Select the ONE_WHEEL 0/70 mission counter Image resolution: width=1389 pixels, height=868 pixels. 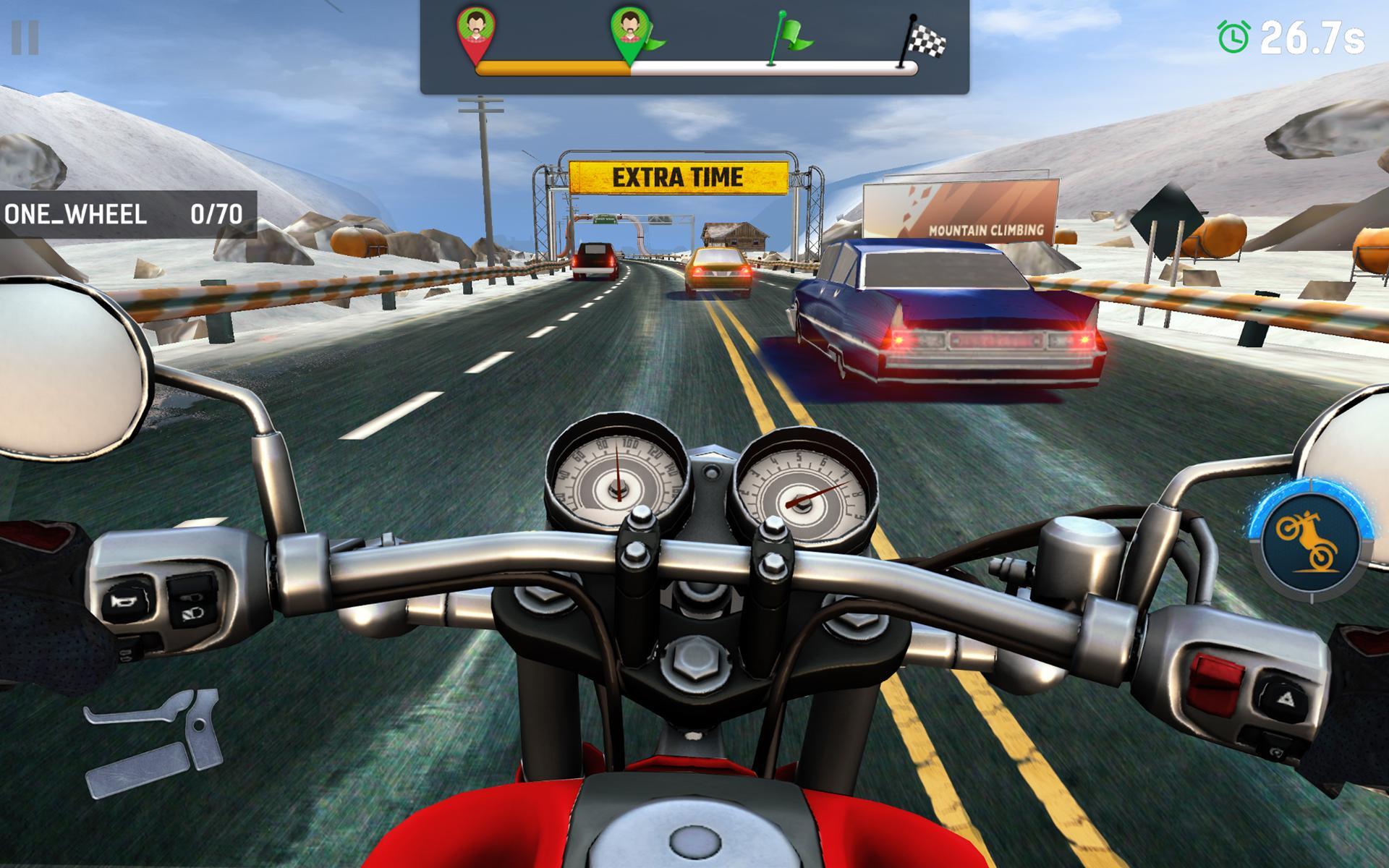pyautogui.click(x=127, y=213)
